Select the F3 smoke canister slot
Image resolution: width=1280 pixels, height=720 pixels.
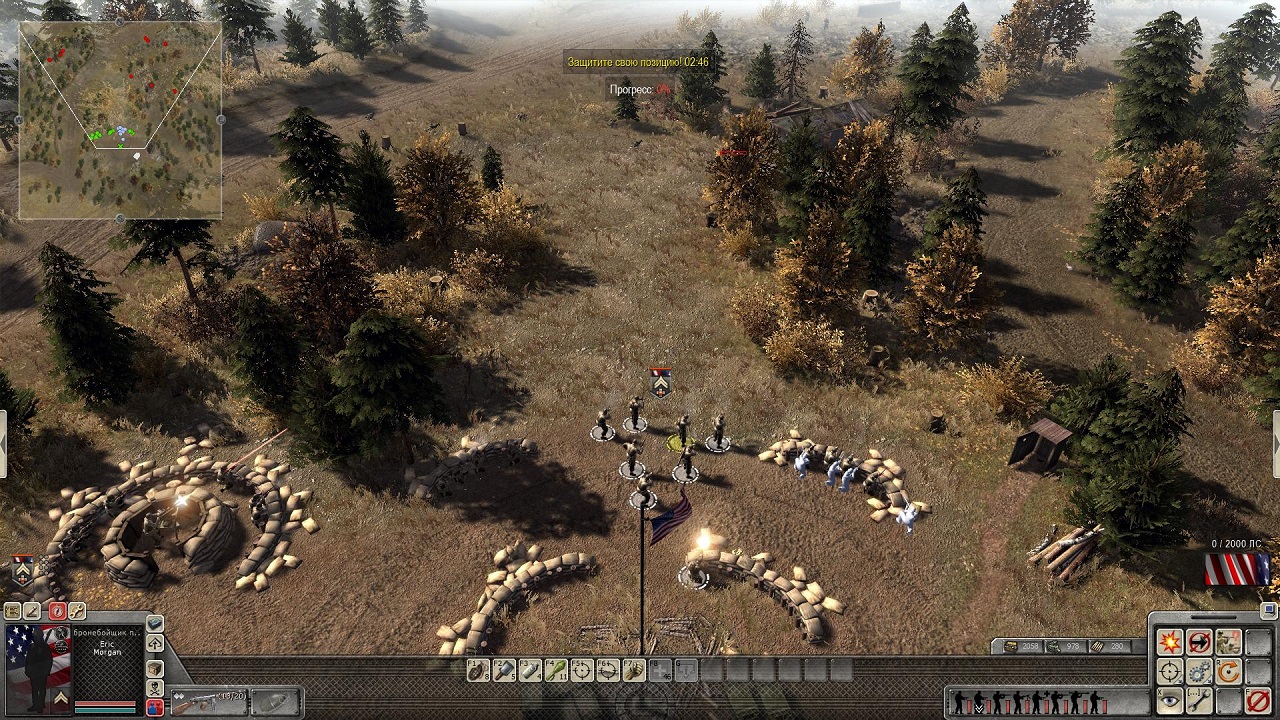click(x=530, y=670)
